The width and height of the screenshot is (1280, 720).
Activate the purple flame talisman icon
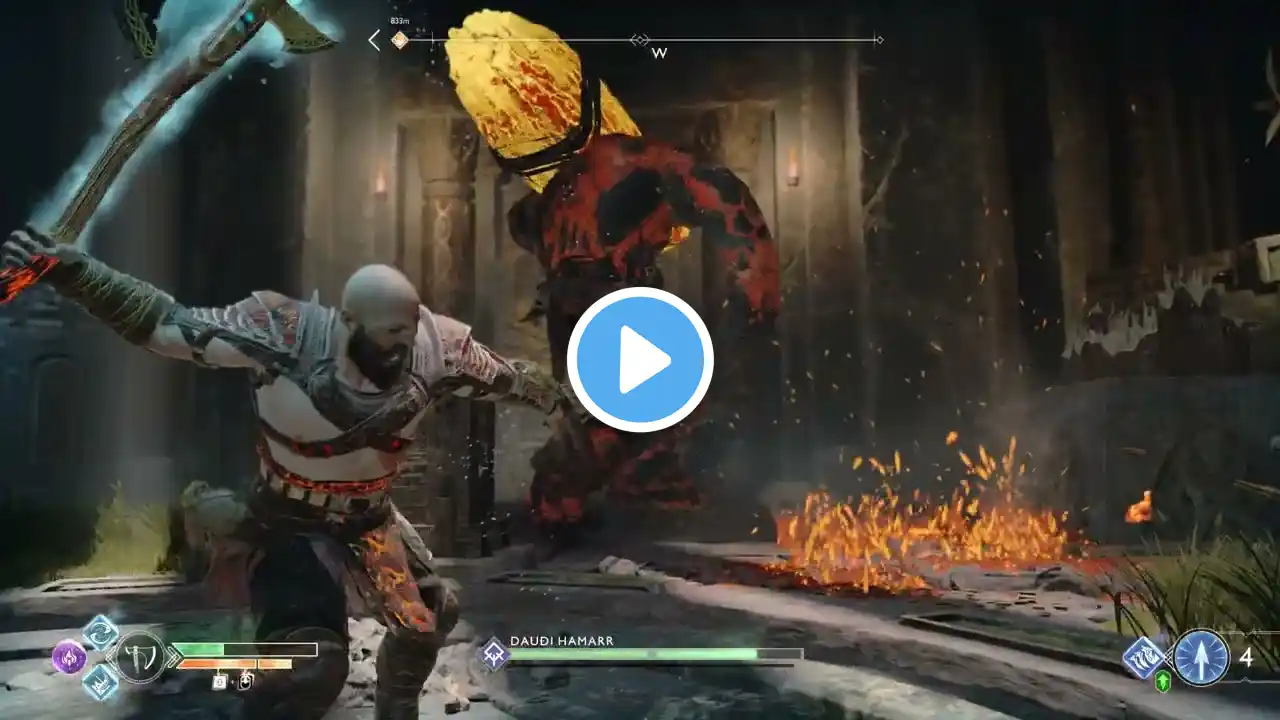pyautogui.click(x=69, y=657)
